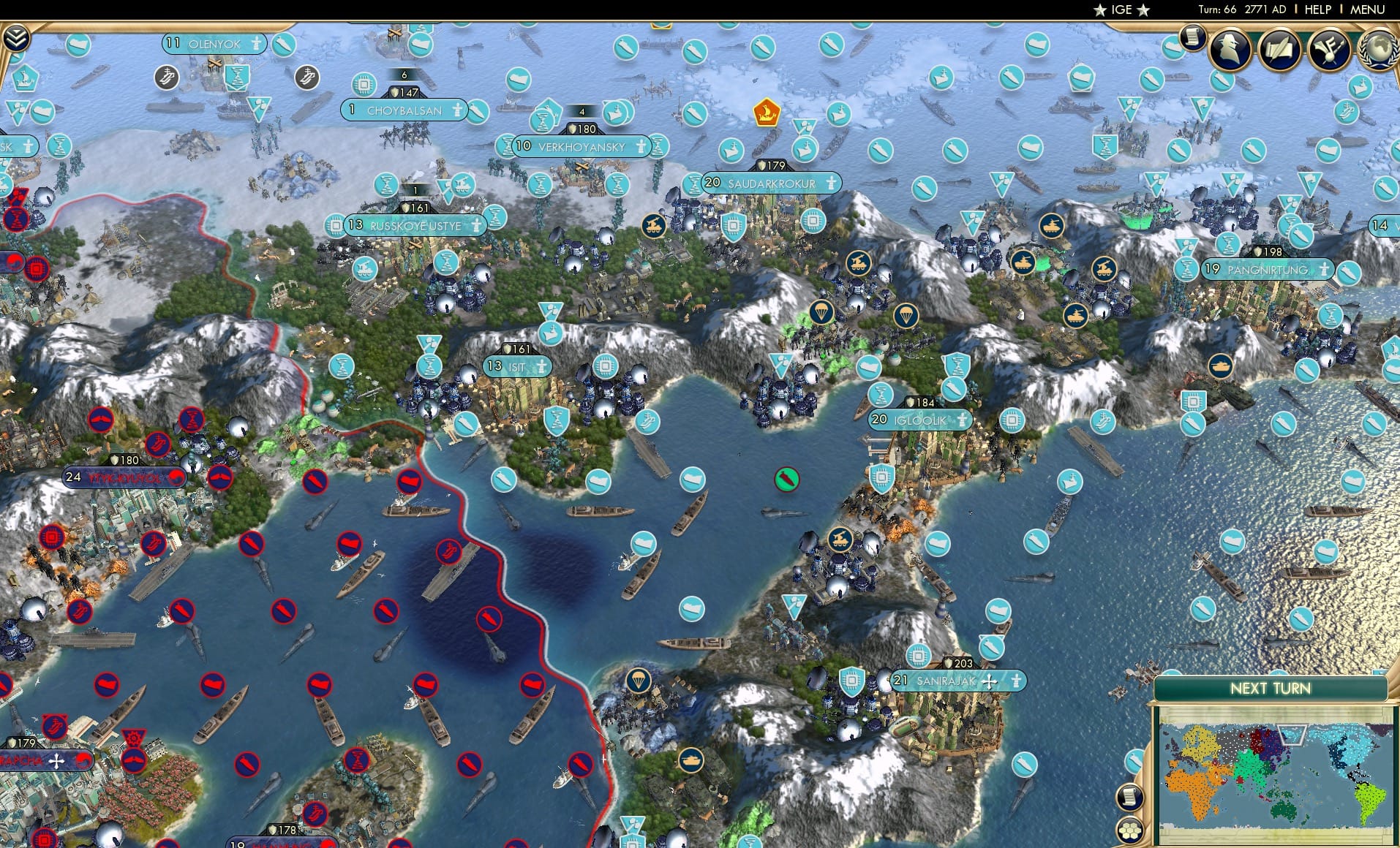Click the gold paratrooper diamond icon near Sanirajak
Viewport: 1400px width, 848px height.
coord(639,678)
